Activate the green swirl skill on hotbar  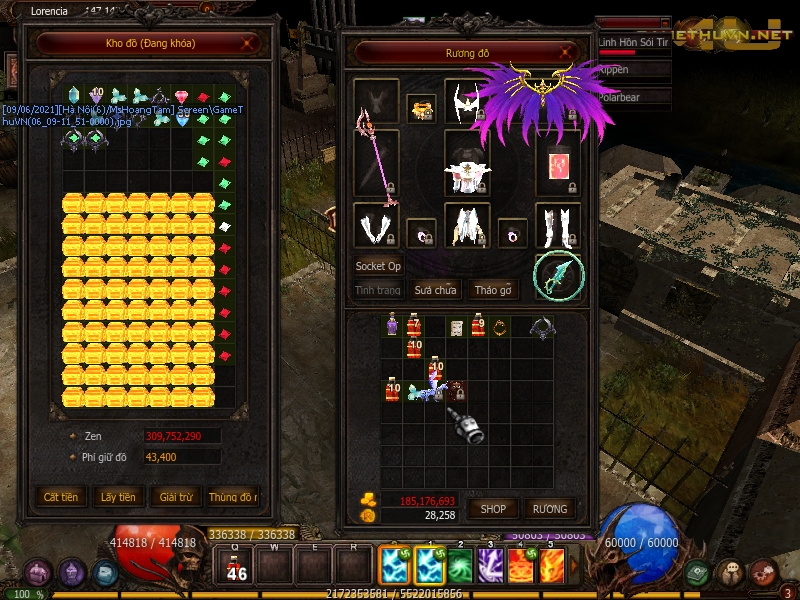pos(459,567)
